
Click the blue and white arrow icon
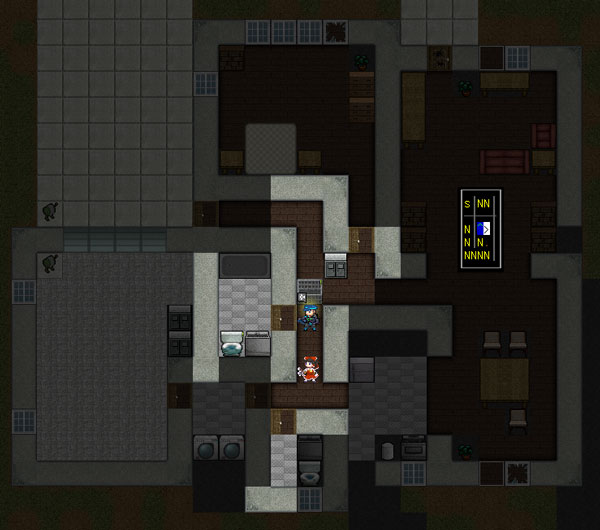483,229
